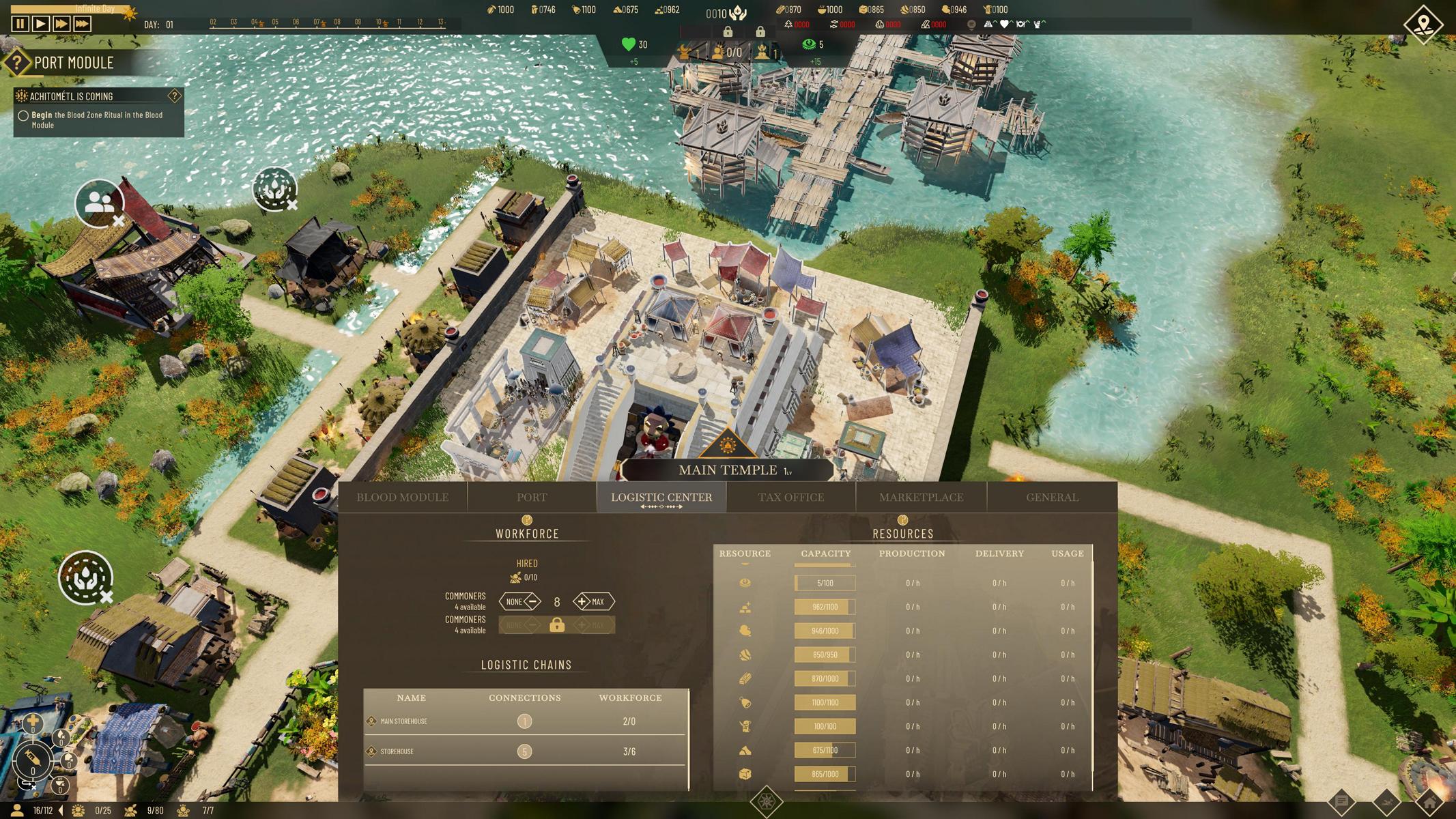This screenshot has height=819, width=1456.
Task: Set commoners workforce to Max
Action: [x=593, y=602]
